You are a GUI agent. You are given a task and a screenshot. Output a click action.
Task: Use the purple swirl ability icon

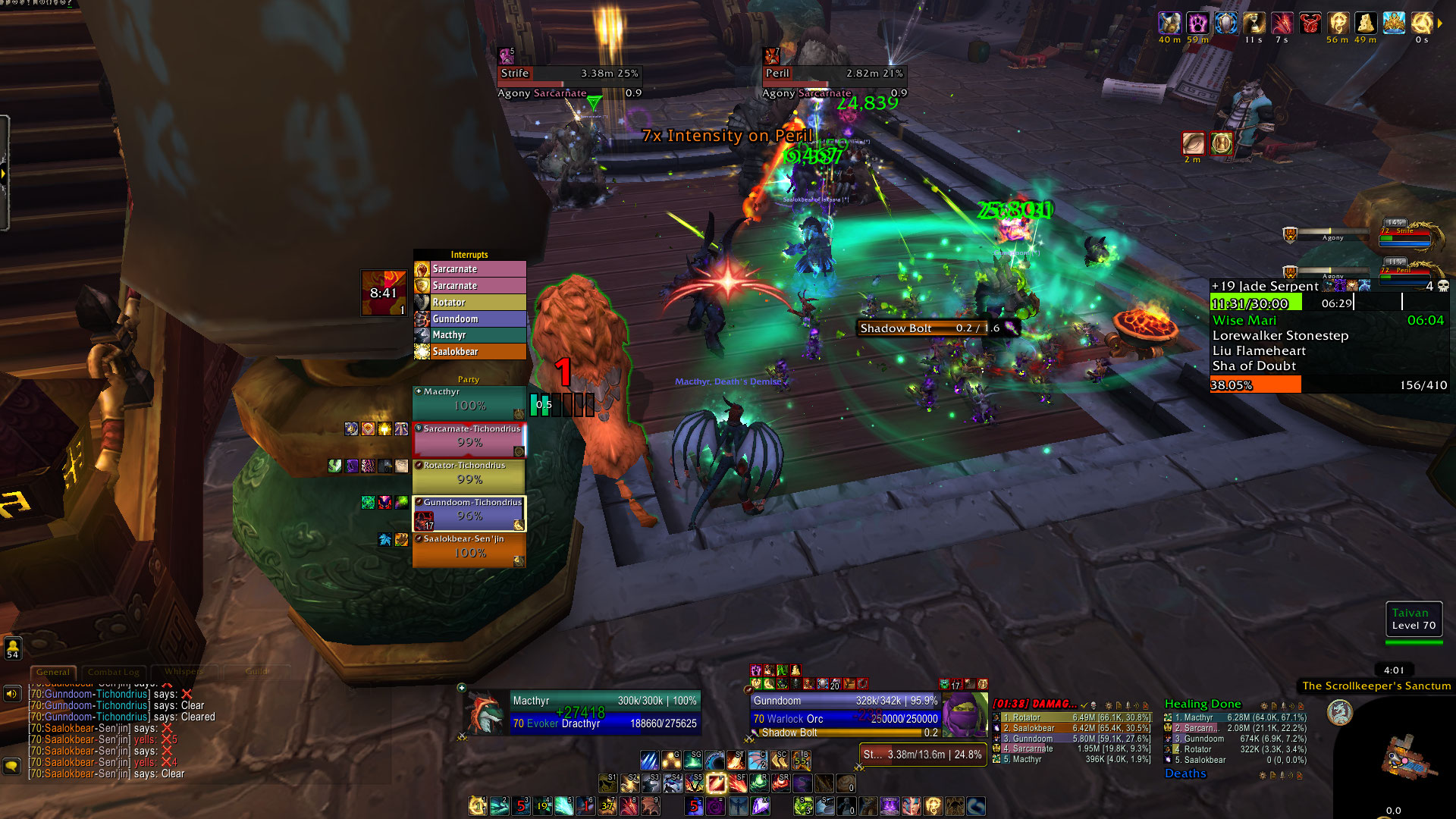(x=715, y=806)
